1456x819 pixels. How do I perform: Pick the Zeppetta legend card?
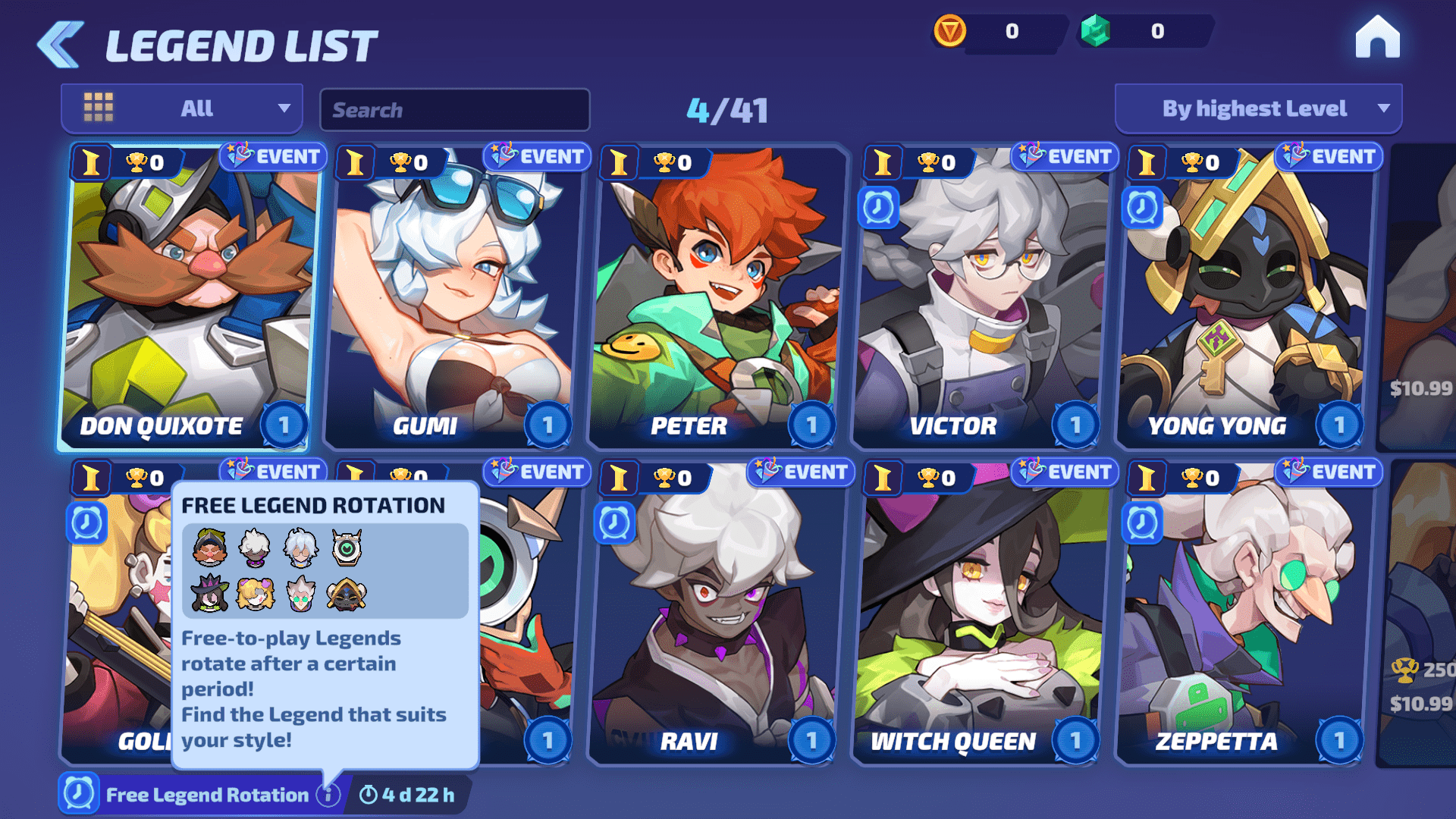(1244, 614)
